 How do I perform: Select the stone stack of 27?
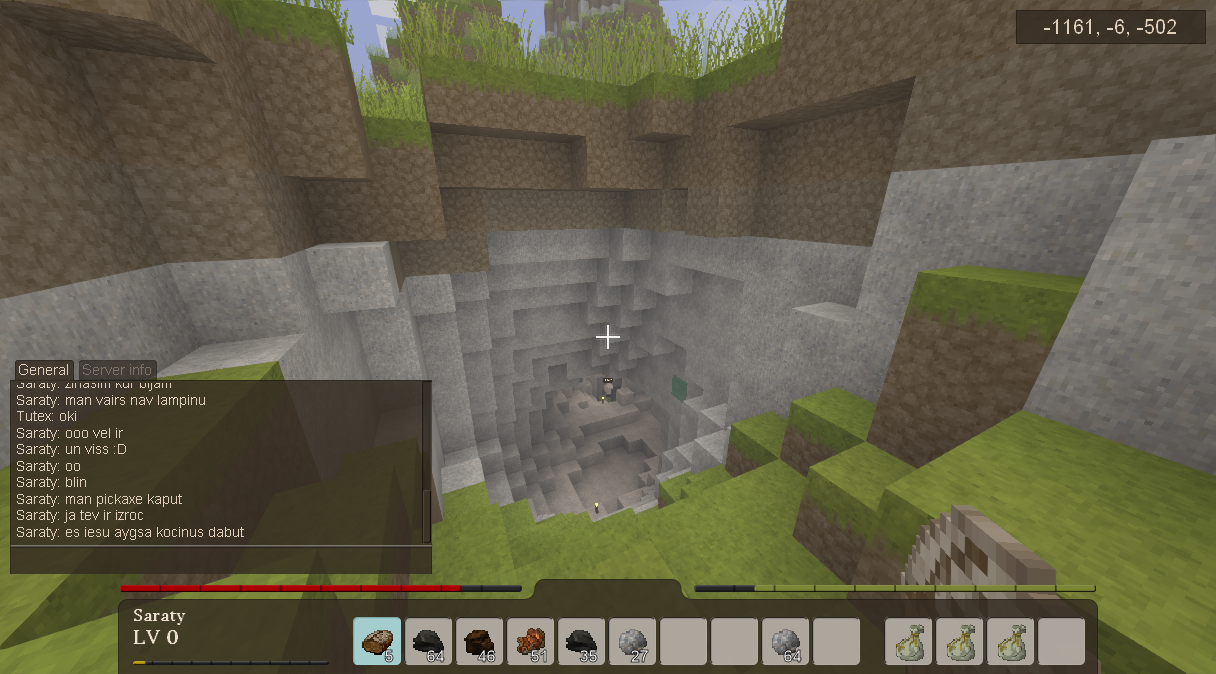(x=633, y=641)
